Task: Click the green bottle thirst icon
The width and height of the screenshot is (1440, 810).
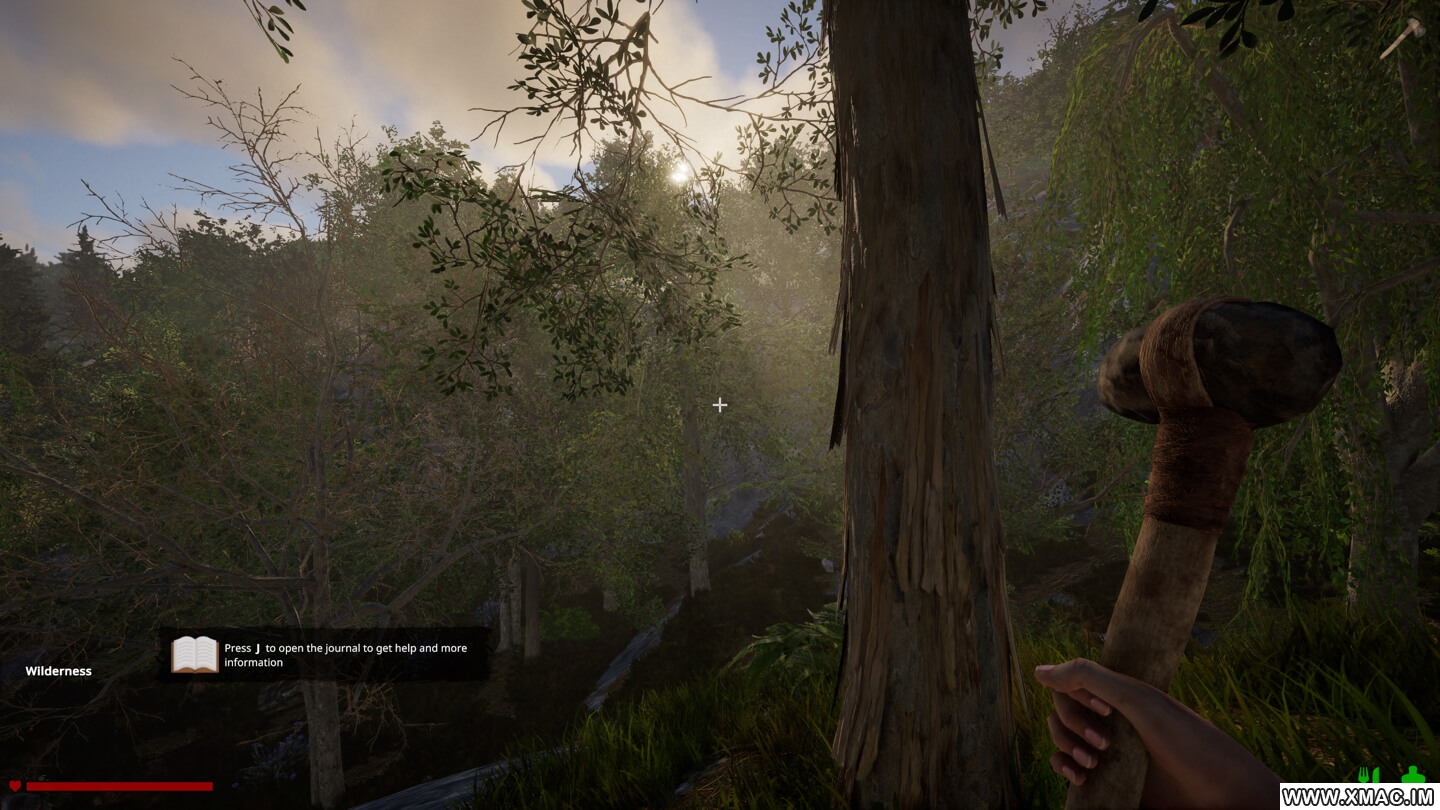Action: click(1412, 775)
